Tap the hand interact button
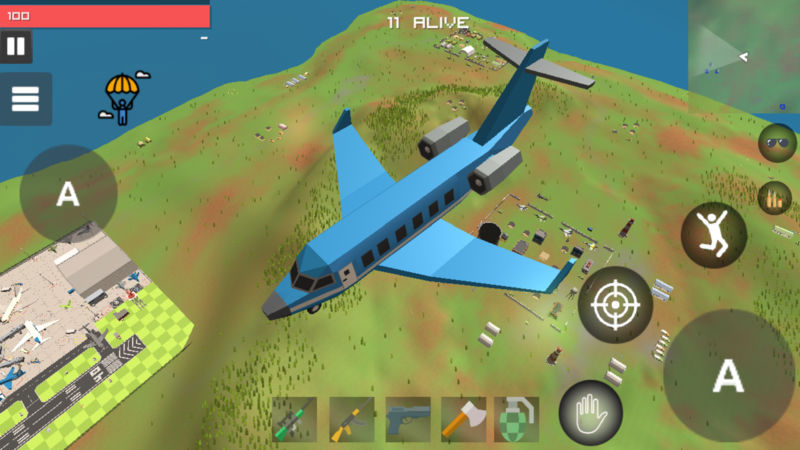The width and height of the screenshot is (800, 450). point(590,413)
